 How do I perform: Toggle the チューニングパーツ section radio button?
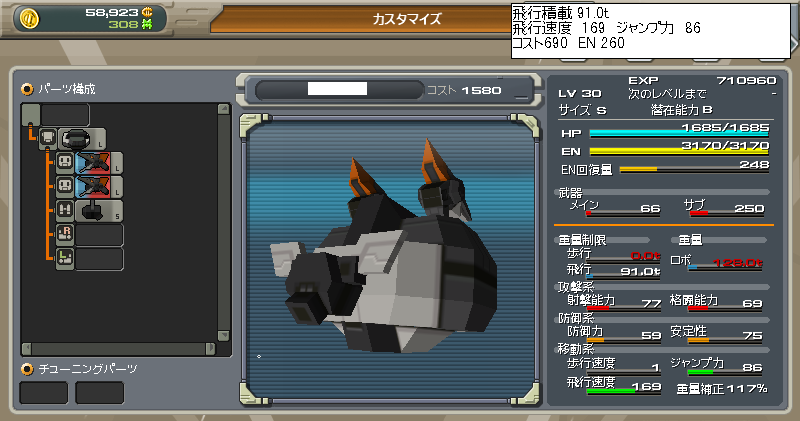(27, 368)
